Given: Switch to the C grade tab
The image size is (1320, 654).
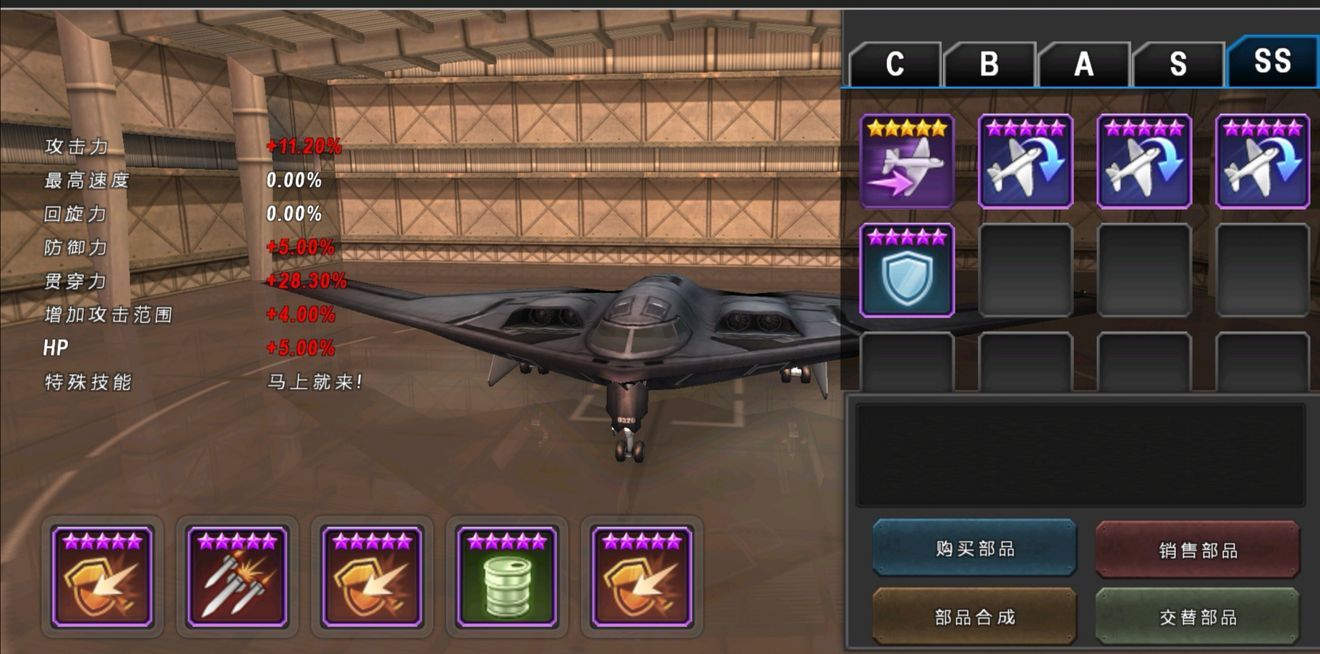Looking at the screenshot, I should [x=895, y=65].
